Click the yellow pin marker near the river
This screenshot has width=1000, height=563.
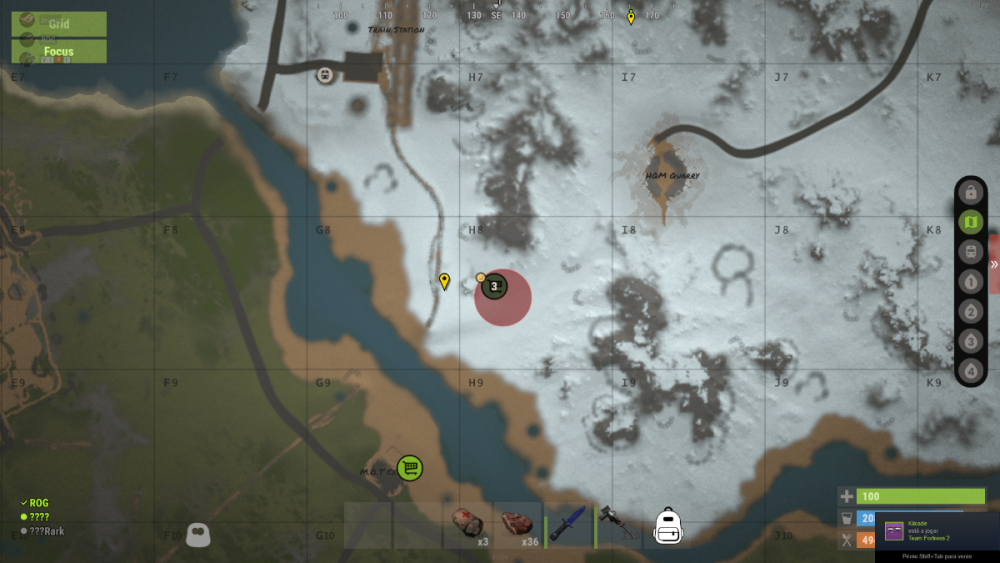[444, 281]
